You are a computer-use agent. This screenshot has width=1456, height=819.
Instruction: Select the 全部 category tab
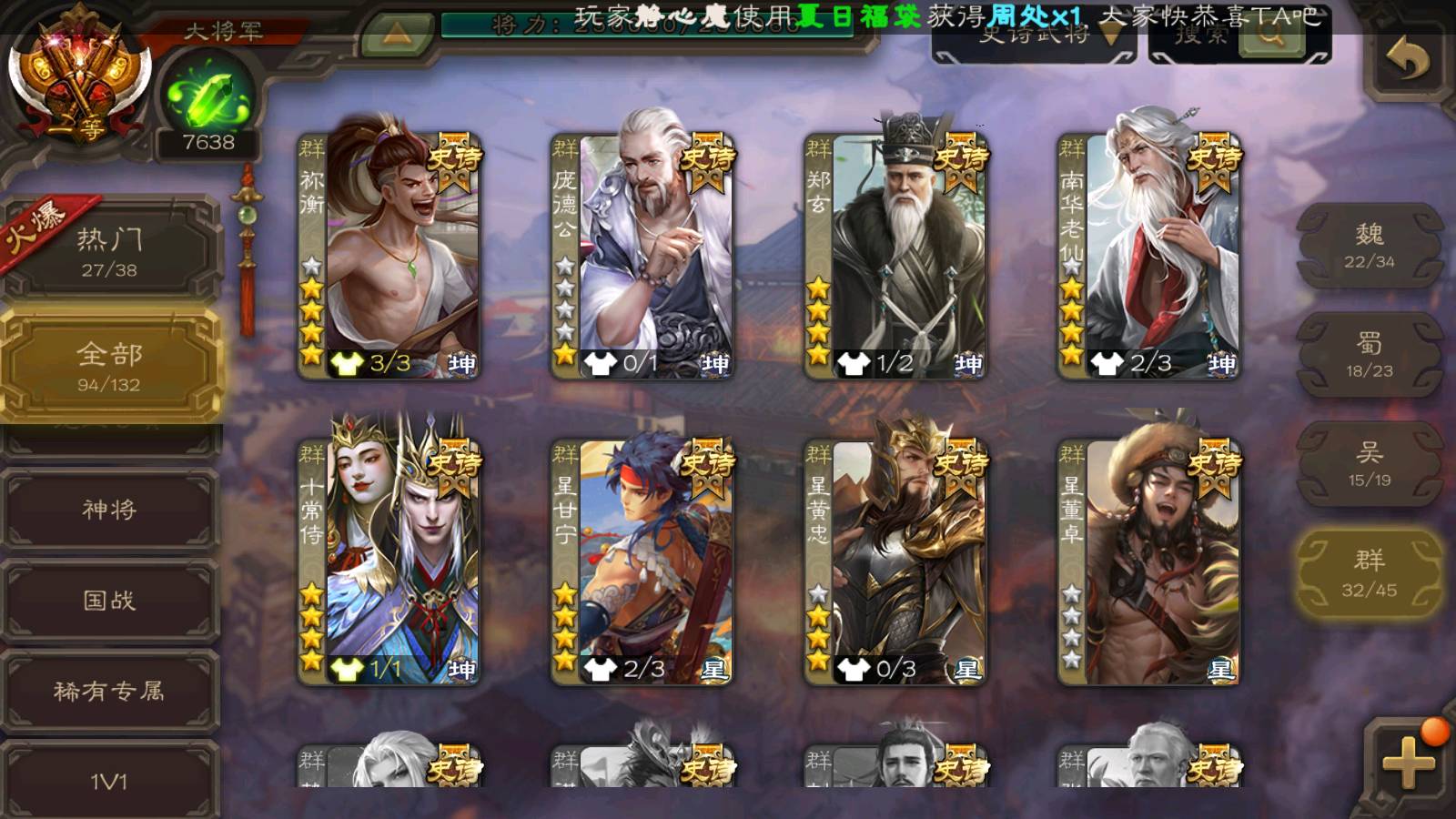[x=109, y=366]
